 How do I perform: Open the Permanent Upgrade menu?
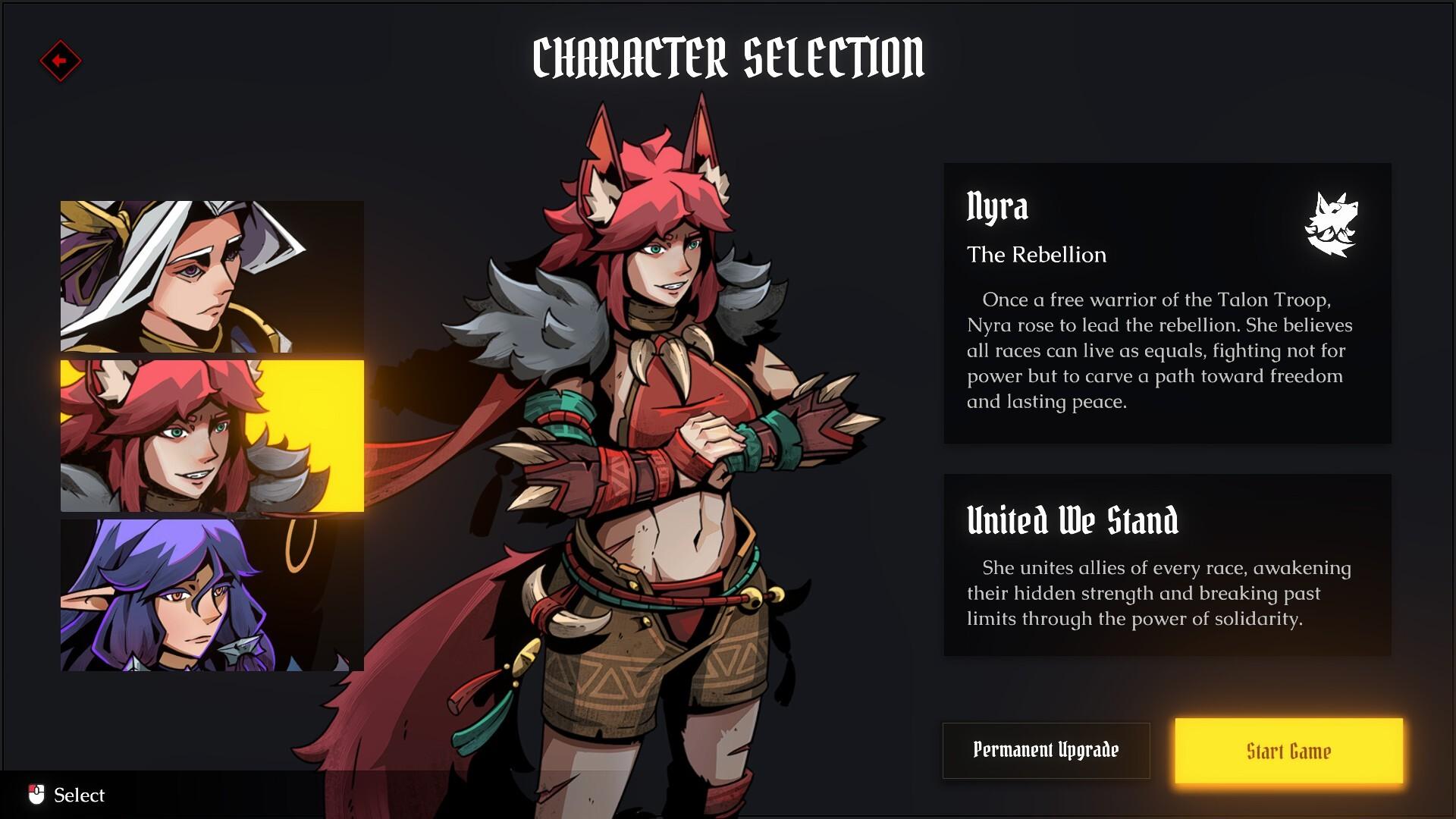(1046, 750)
